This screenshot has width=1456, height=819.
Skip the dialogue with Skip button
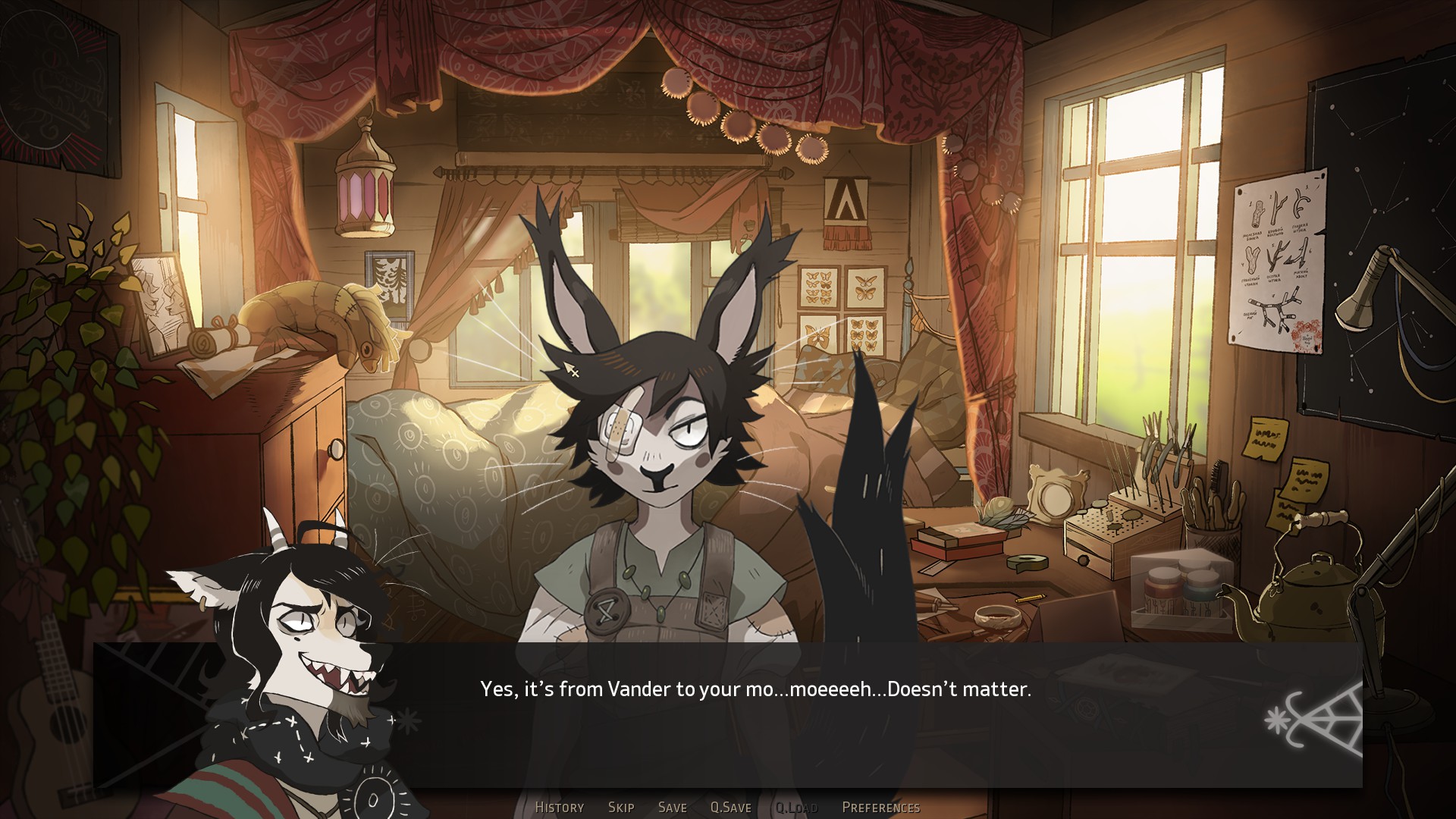620,808
